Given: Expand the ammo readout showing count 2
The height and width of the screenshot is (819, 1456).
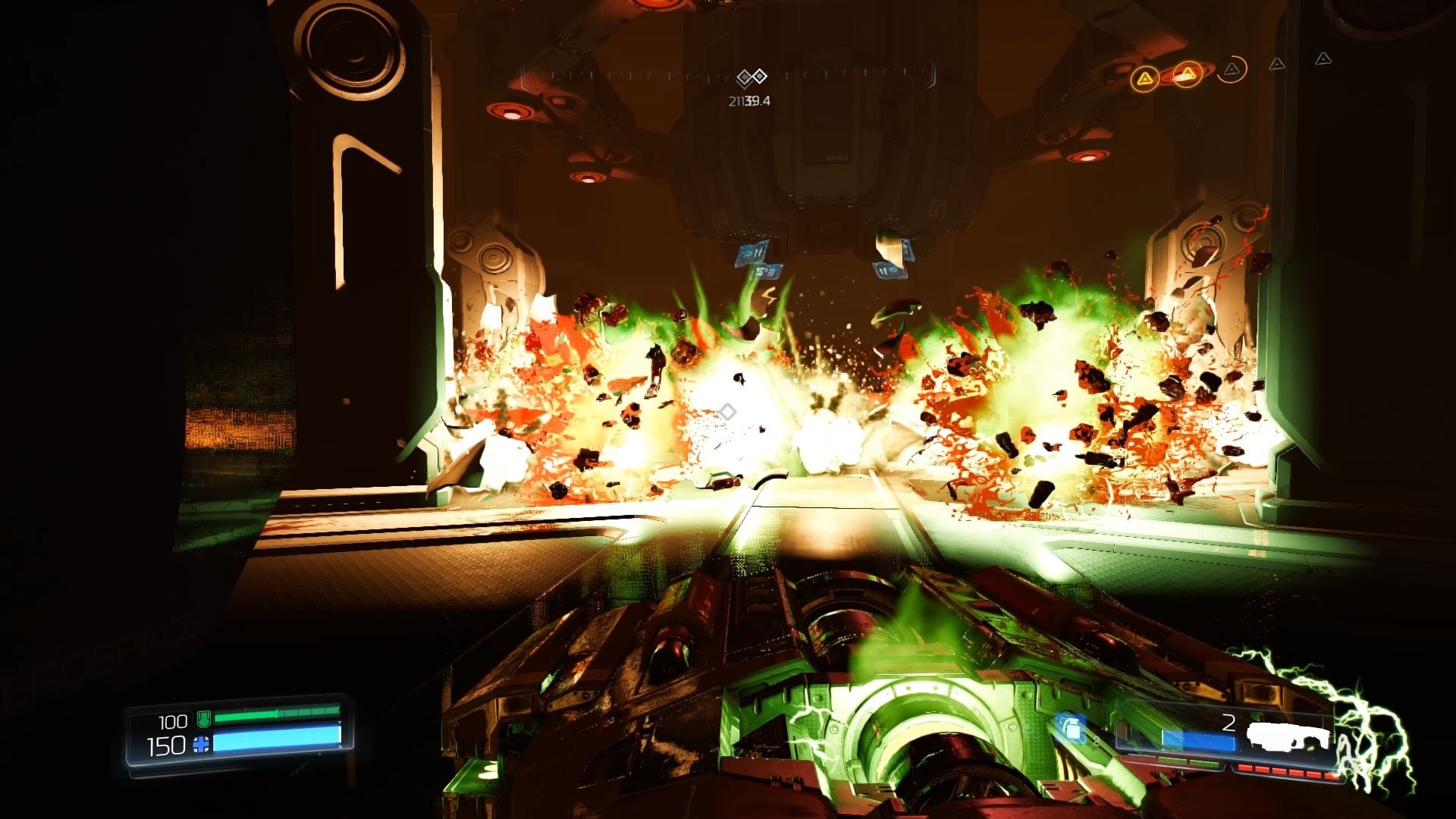Looking at the screenshot, I should [x=1230, y=722].
